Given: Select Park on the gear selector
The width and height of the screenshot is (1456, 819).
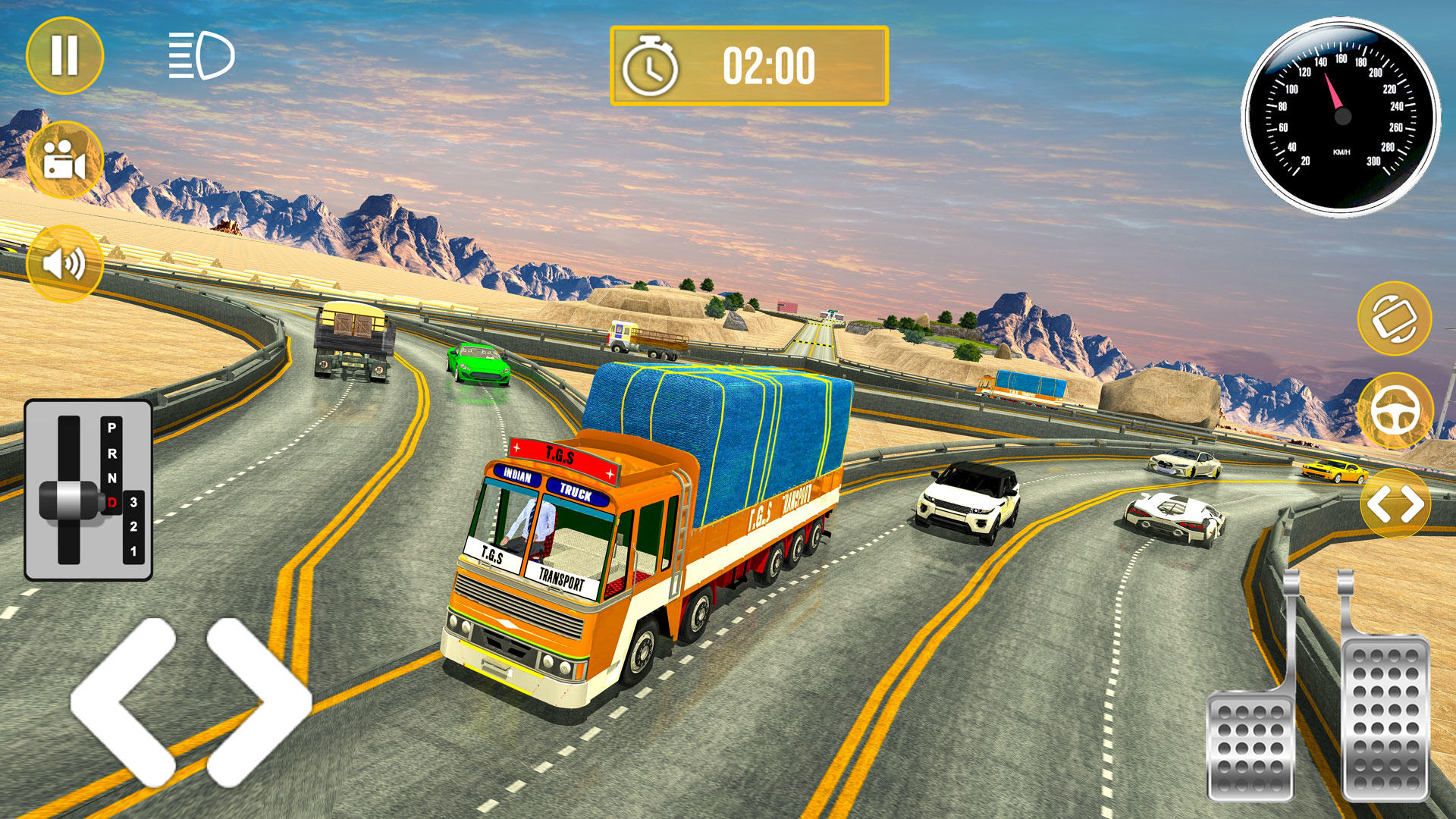Looking at the screenshot, I should point(111,427).
